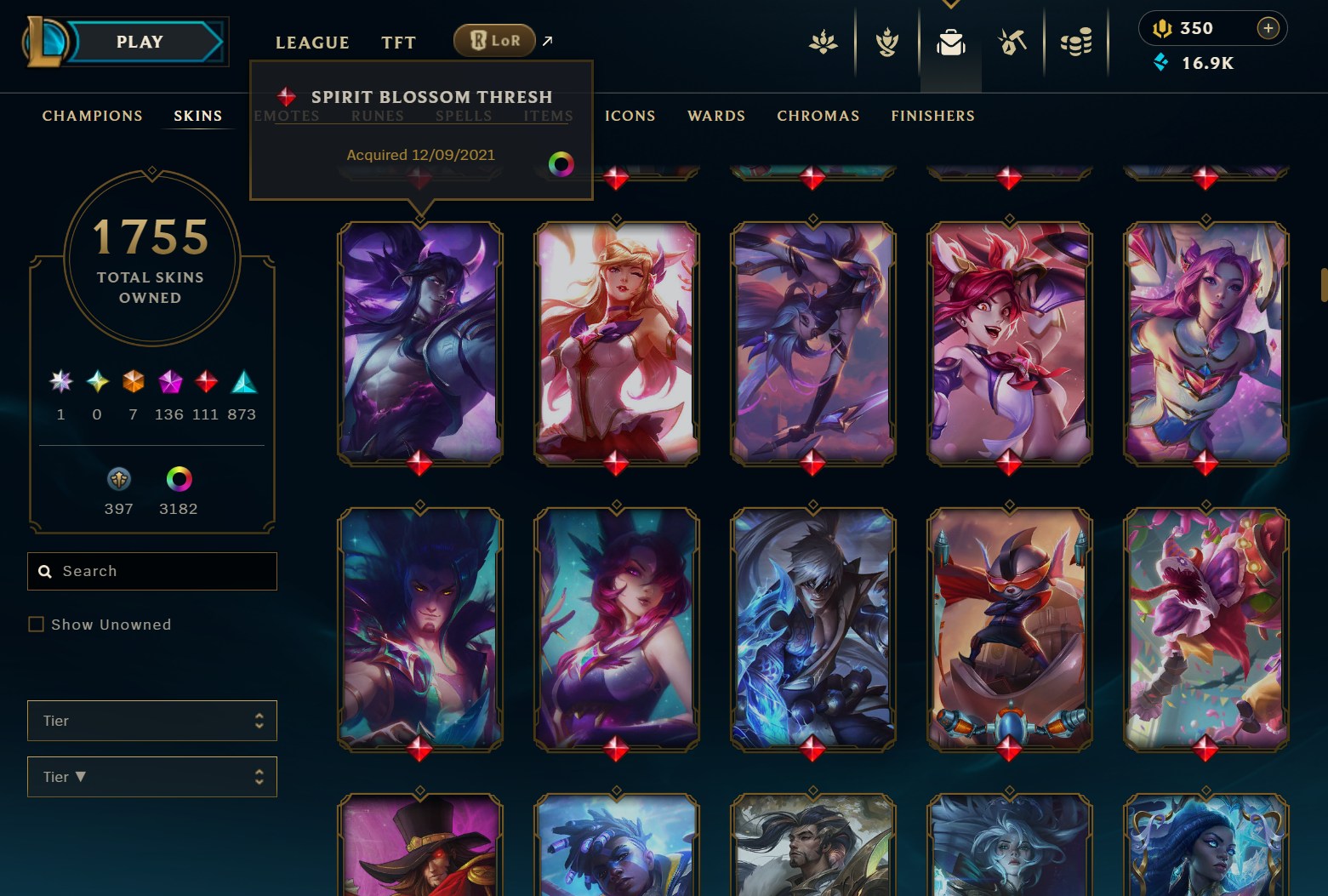Open the Tier sort dropdown with arrow

click(152, 777)
